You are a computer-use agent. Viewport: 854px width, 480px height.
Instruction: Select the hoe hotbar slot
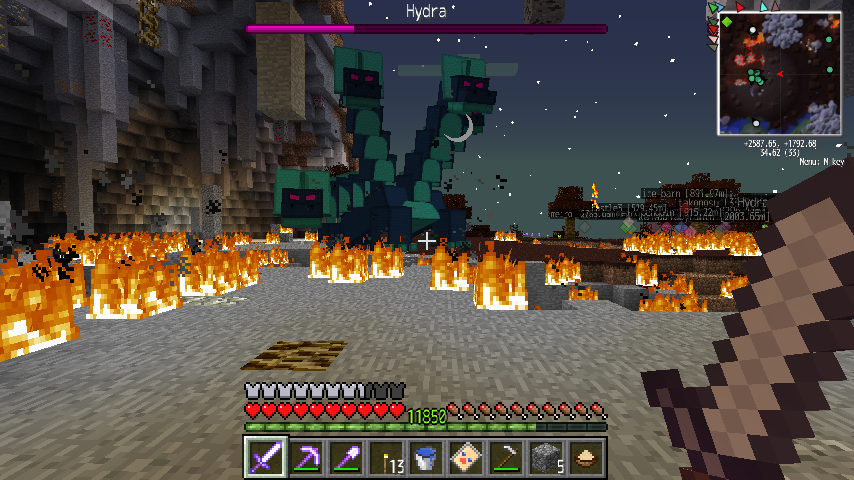506,457
